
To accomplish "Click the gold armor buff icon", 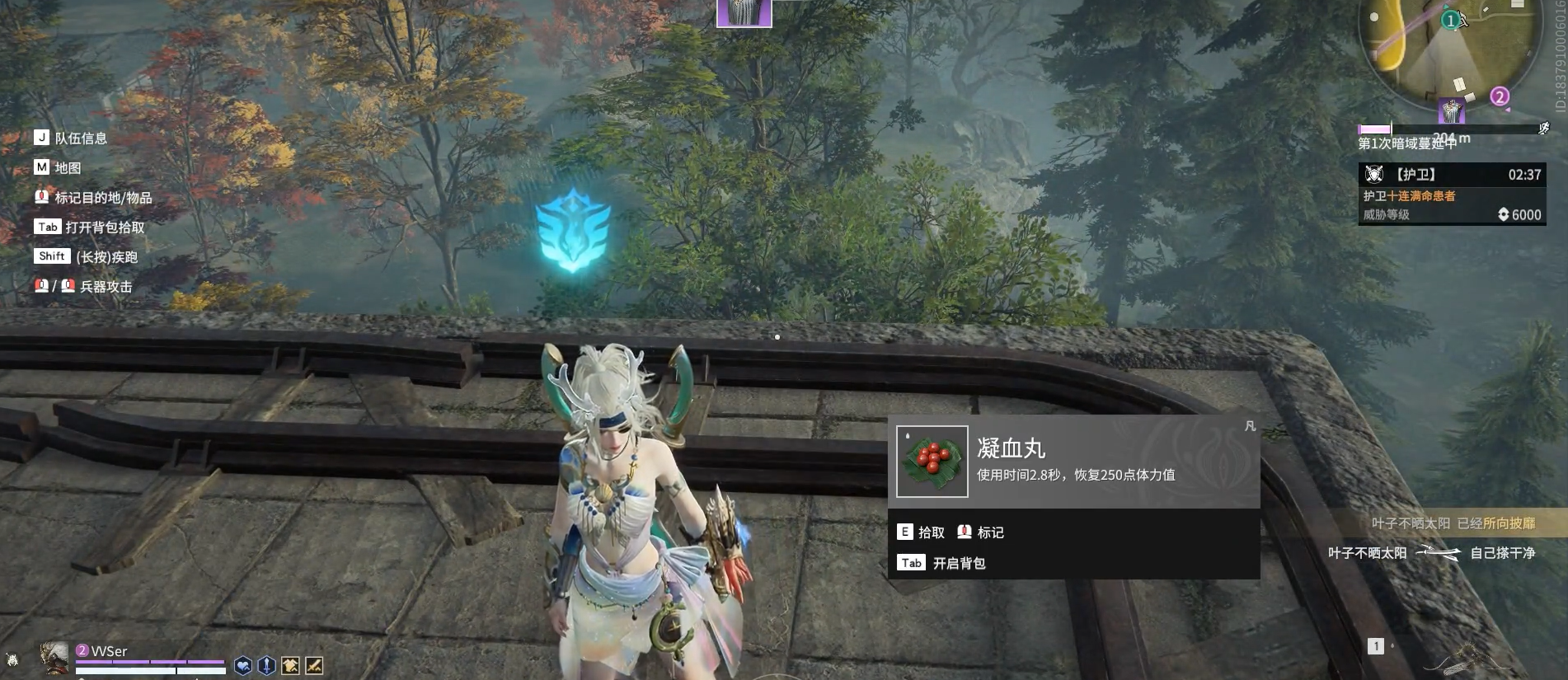I will pos(290,666).
